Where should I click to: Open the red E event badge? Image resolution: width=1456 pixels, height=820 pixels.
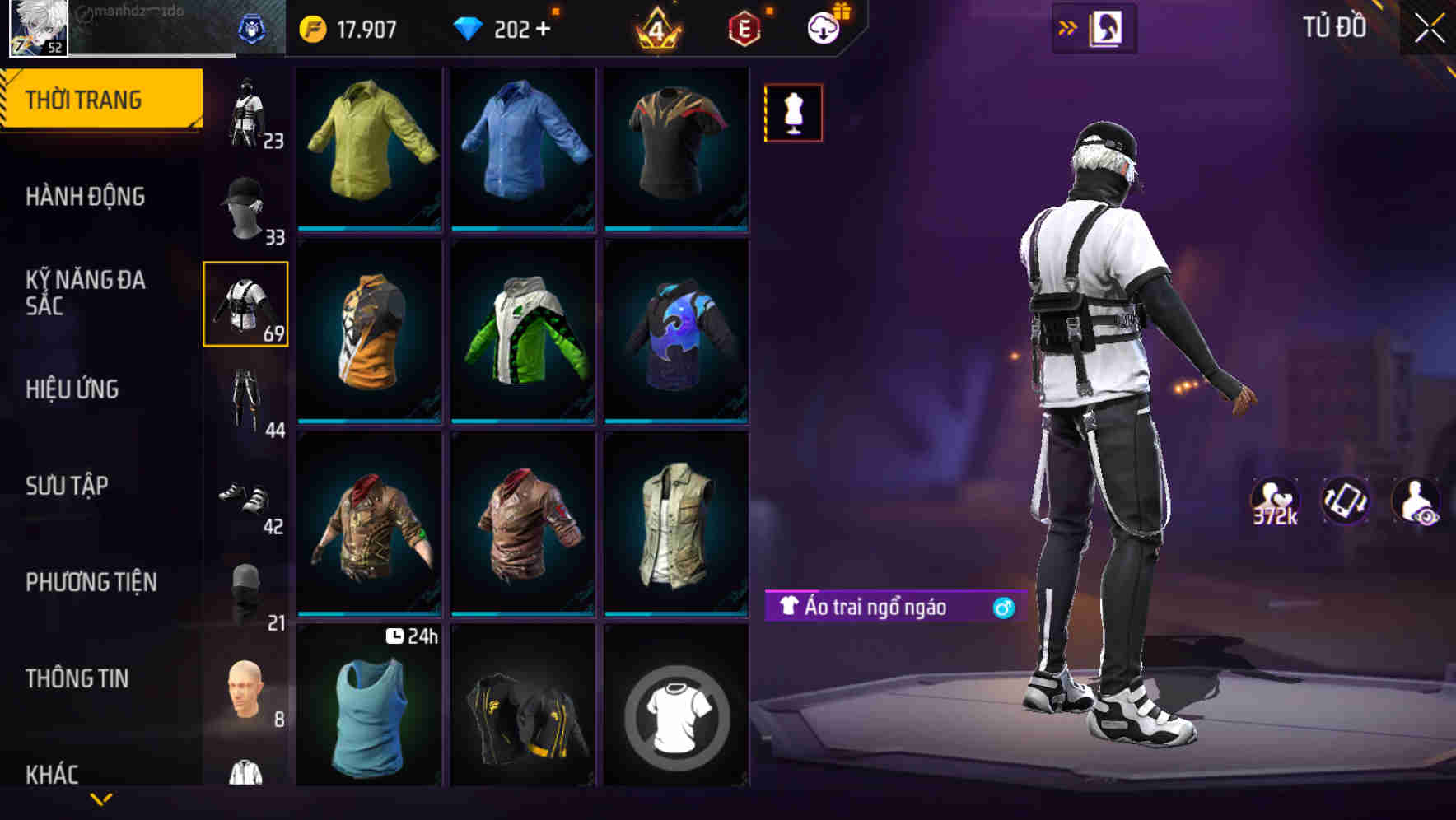pyautogui.click(x=740, y=29)
